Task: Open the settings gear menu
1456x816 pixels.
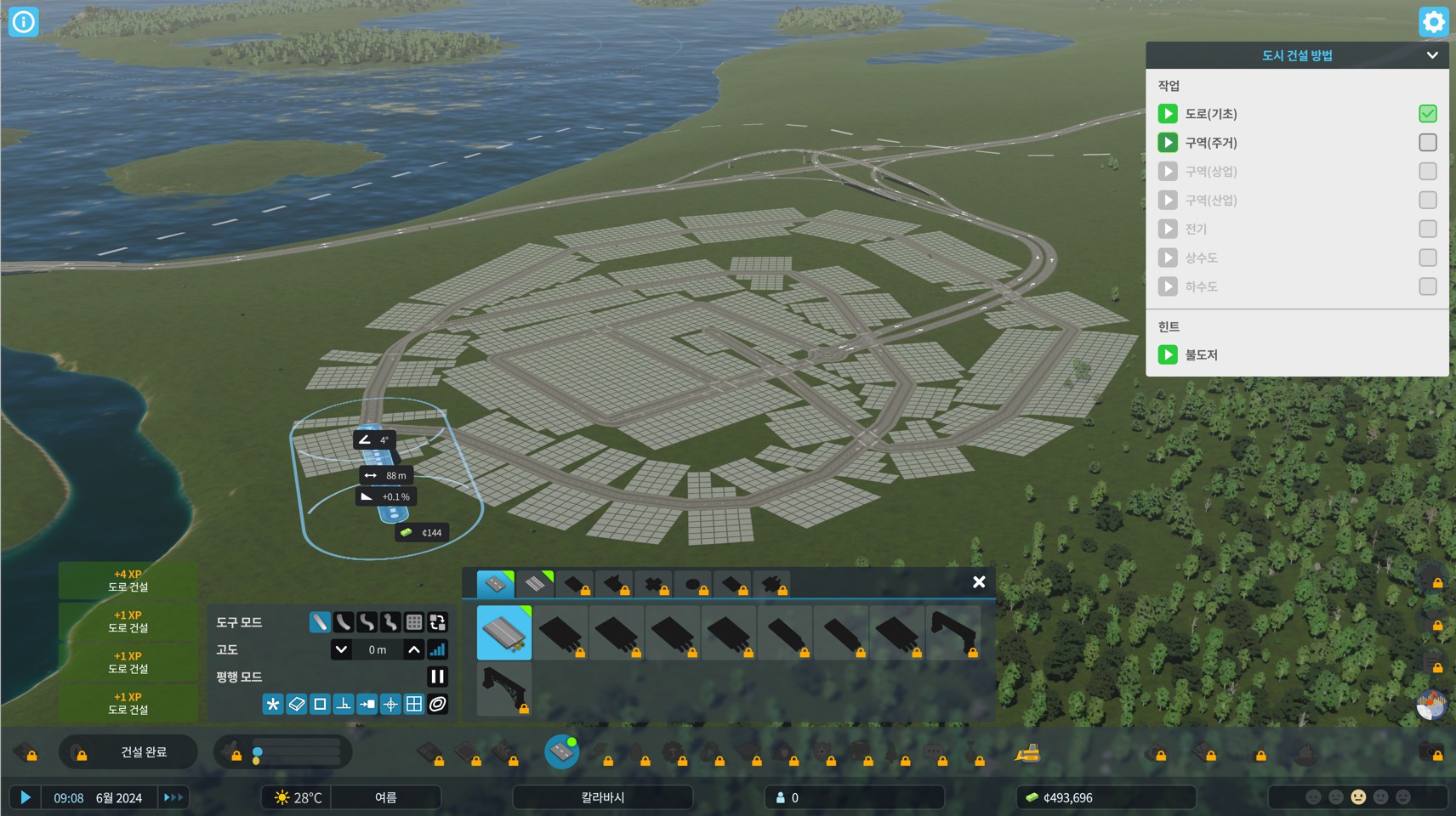Action: click(1433, 21)
